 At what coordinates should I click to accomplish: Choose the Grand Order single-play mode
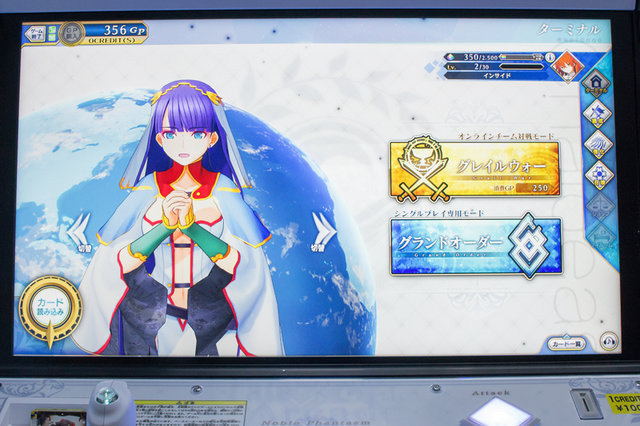coord(474,246)
